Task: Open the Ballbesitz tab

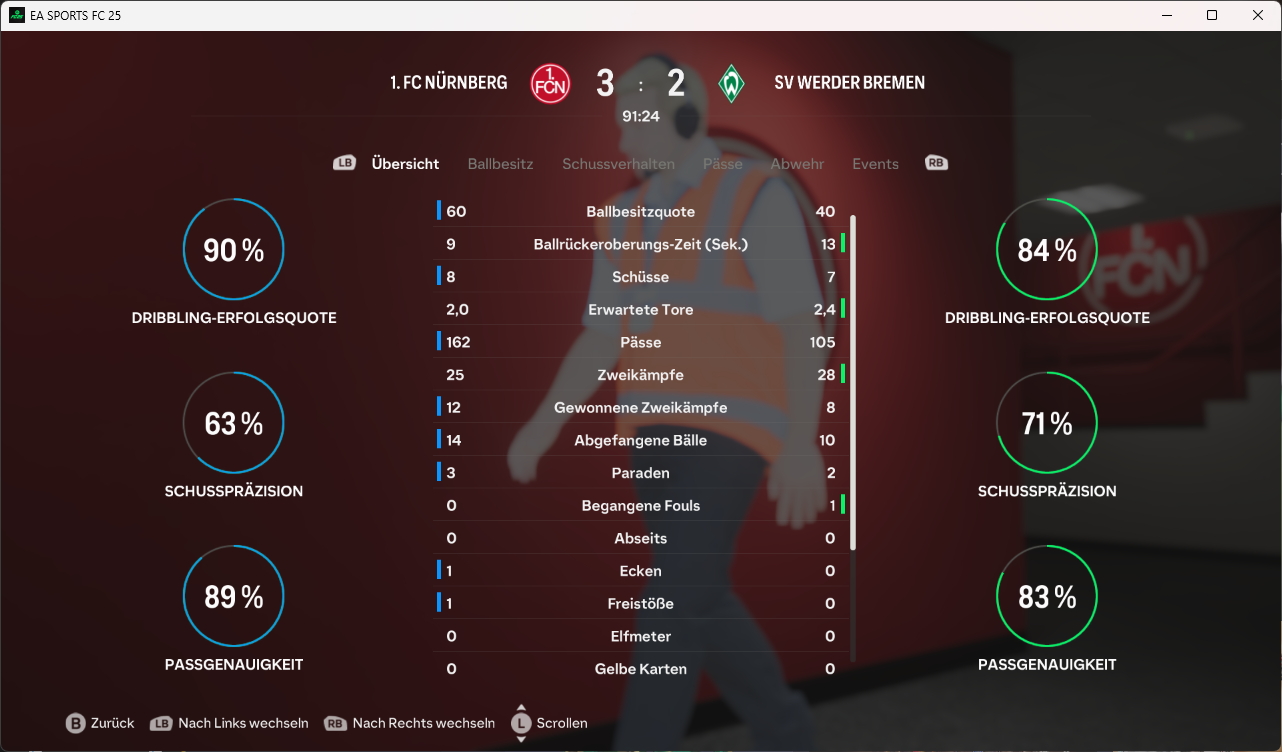Action: coord(500,164)
